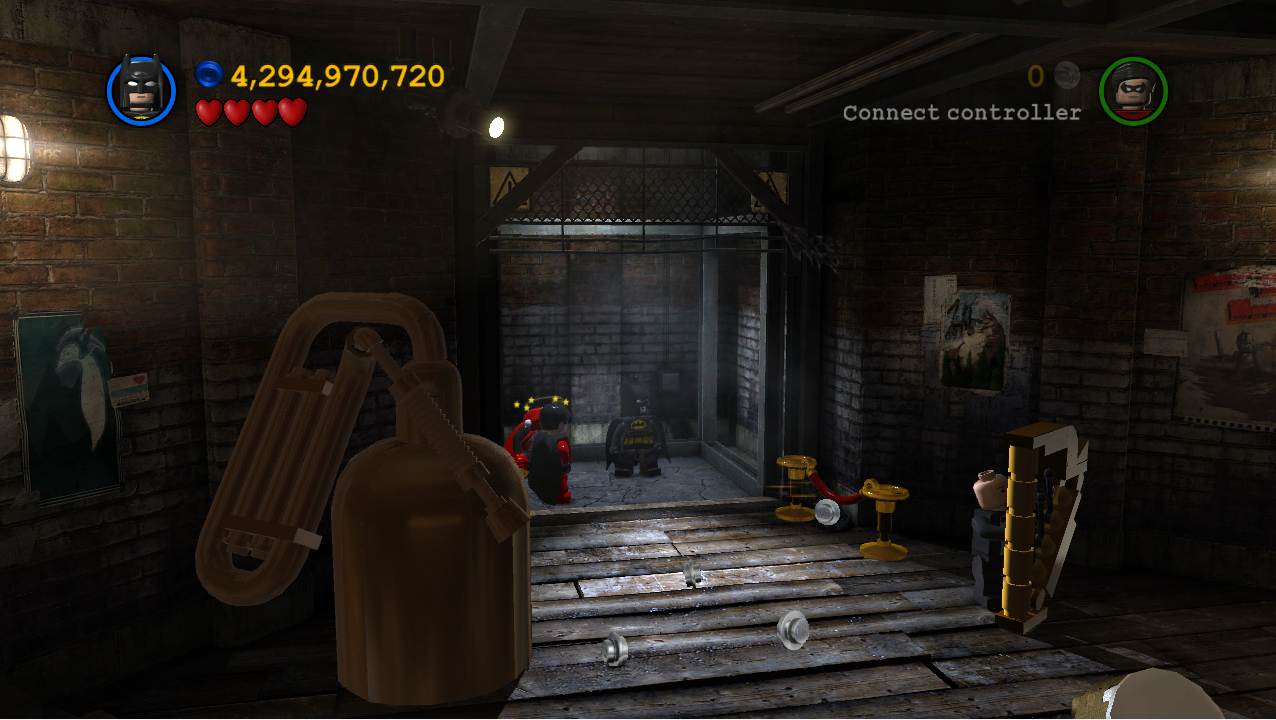Click the Robin player two portrait
The width and height of the screenshot is (1276, 720).
(1133, 90)
